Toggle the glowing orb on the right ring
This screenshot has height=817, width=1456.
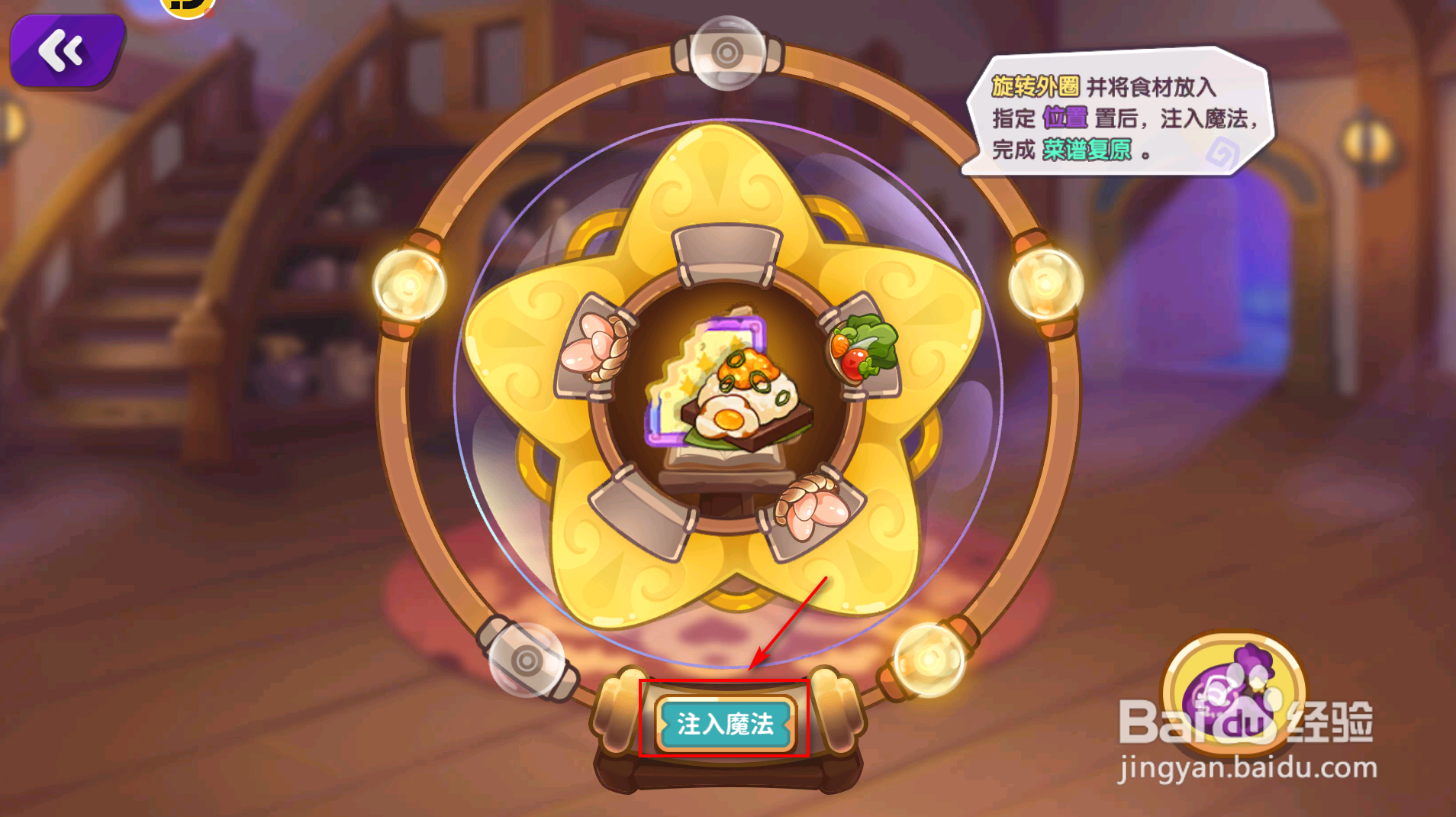tap(1045, 284)
